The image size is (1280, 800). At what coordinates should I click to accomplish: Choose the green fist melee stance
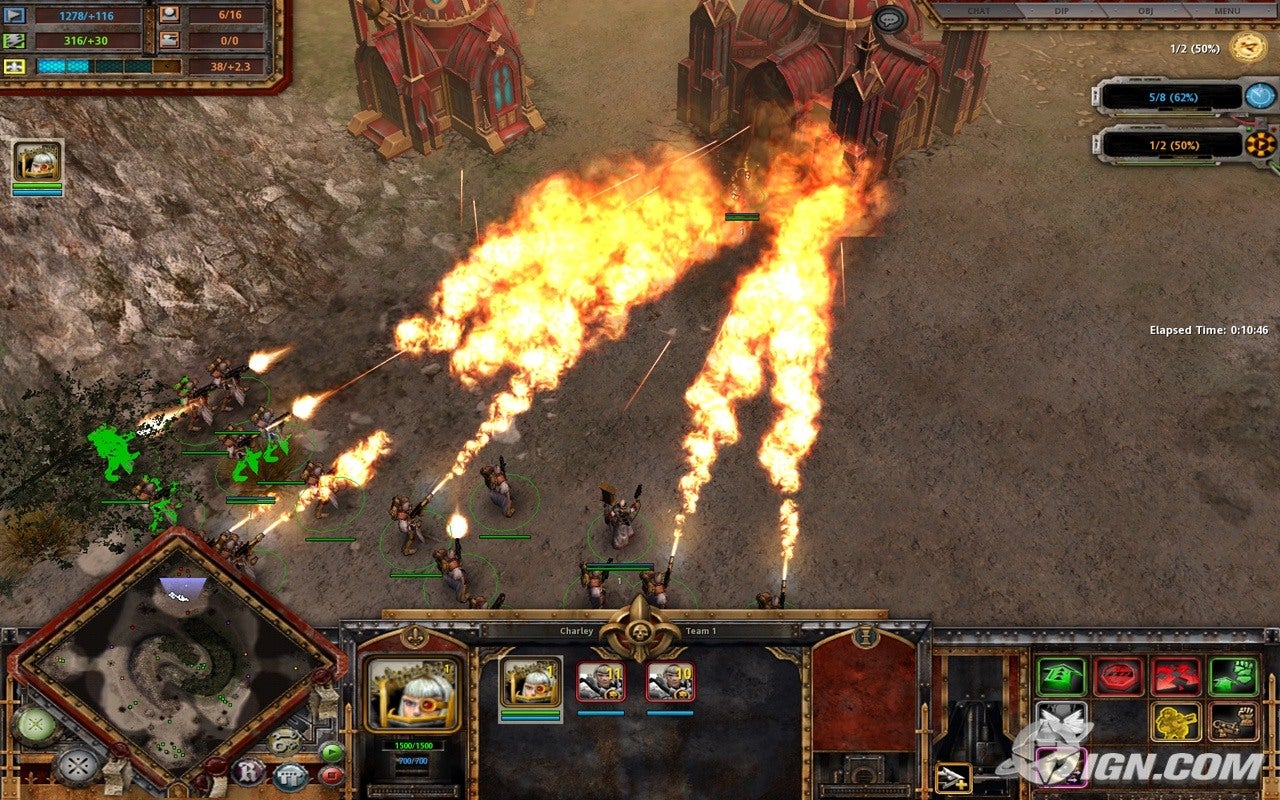click(1233, 677)
